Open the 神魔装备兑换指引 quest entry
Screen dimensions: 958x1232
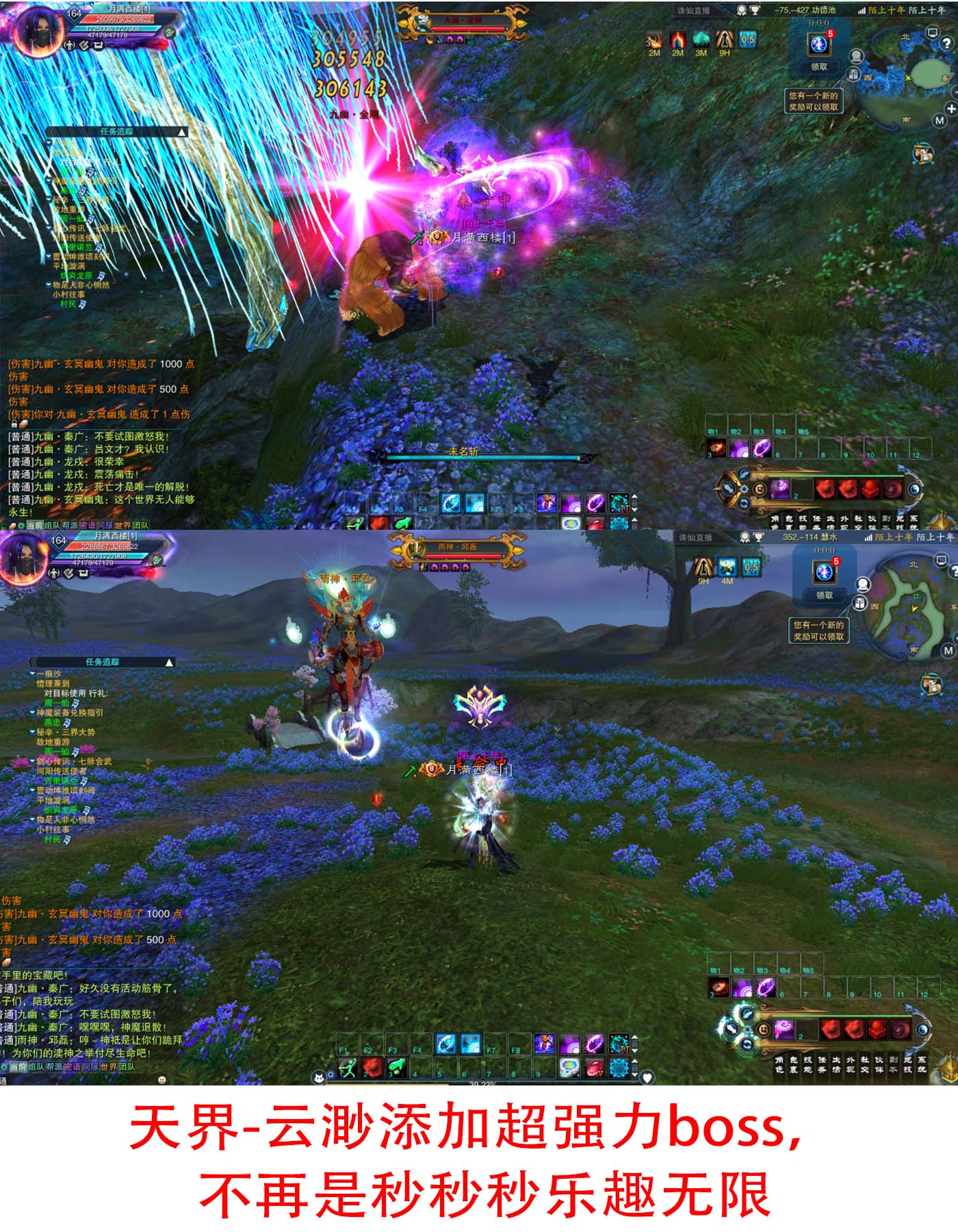tap(70, 713)
